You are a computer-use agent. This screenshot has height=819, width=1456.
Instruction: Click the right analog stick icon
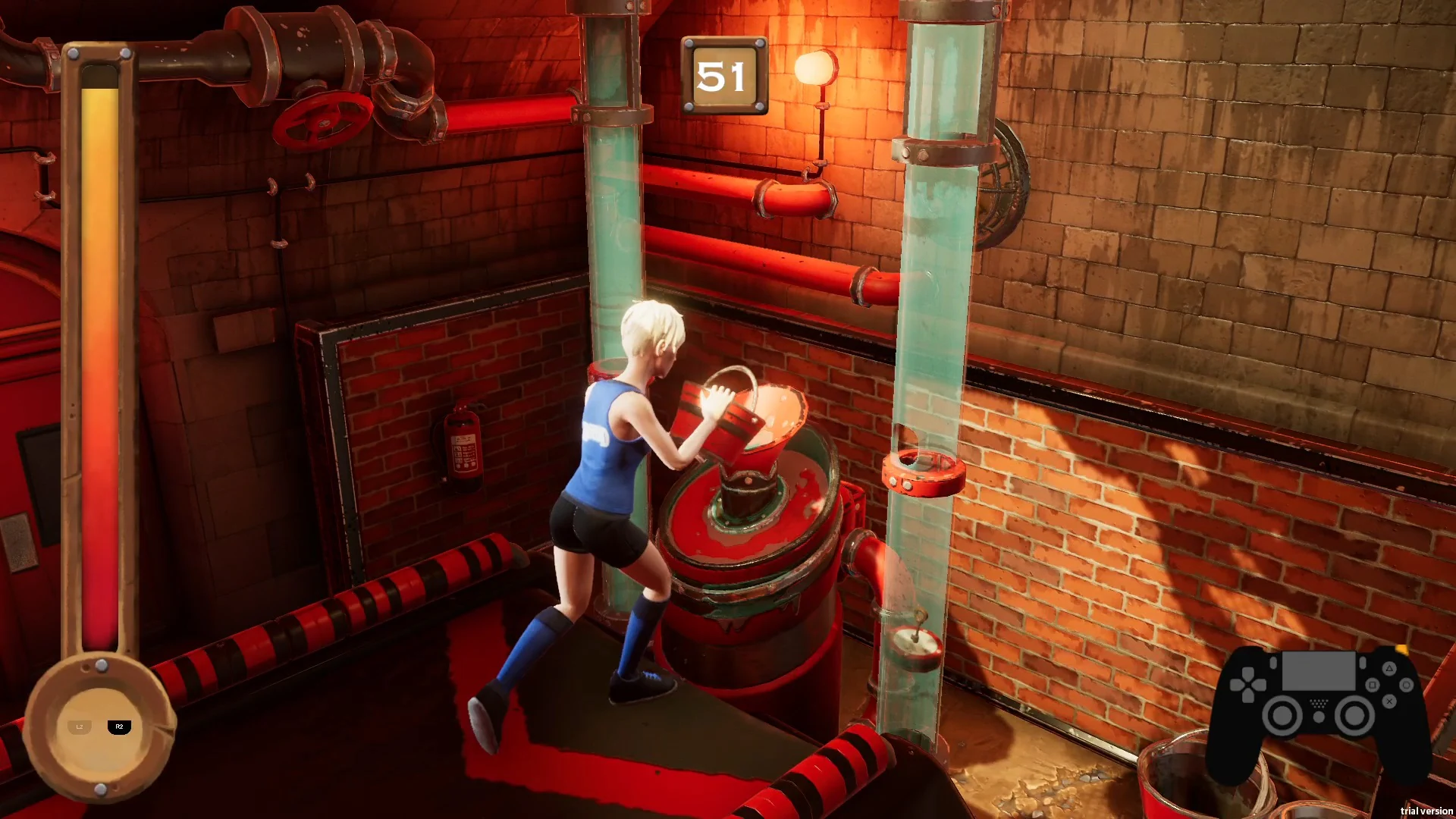pos(1354,715)
